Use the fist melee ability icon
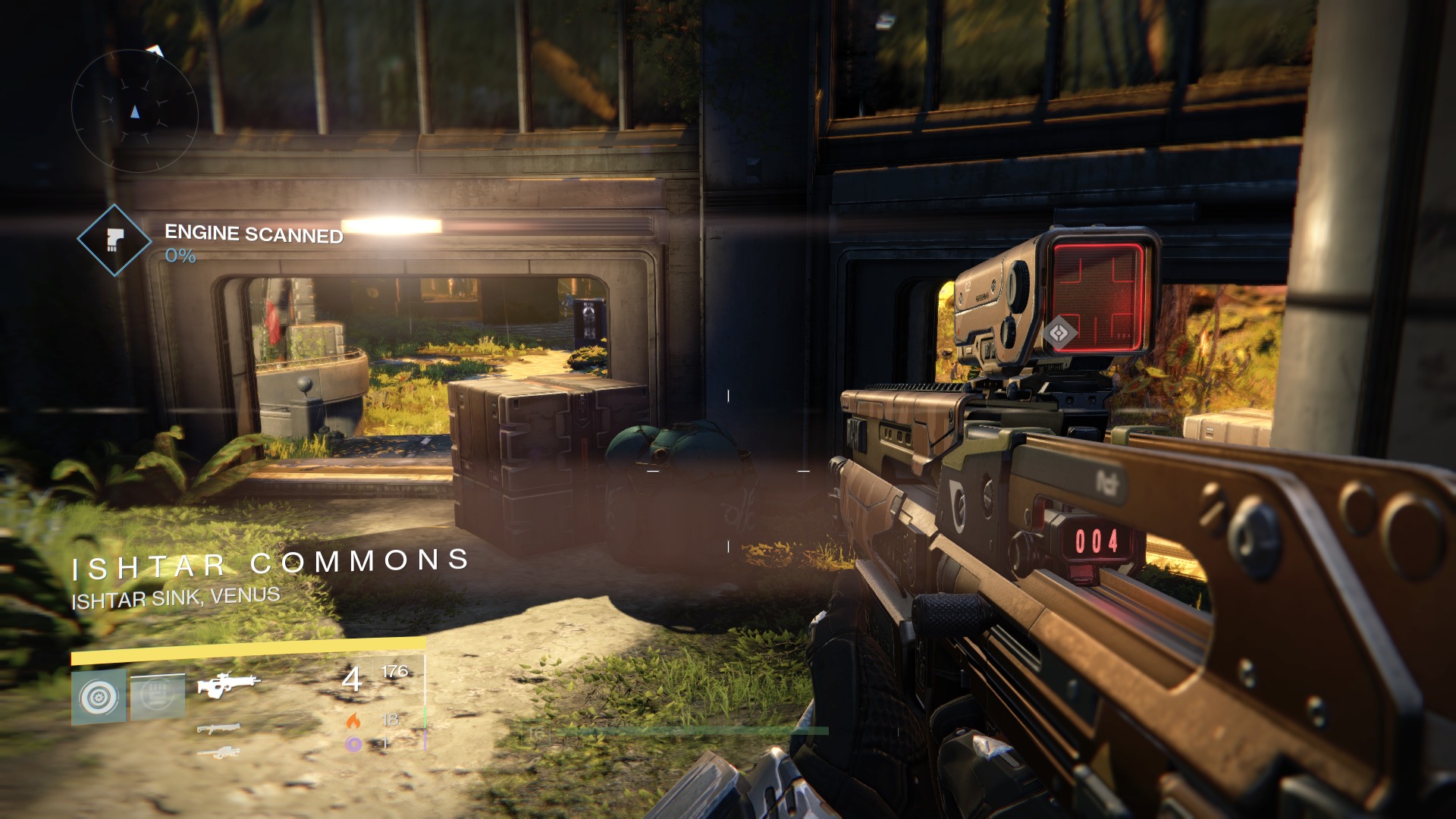This screenshot has height=819, width=1456. click(158, 696)
